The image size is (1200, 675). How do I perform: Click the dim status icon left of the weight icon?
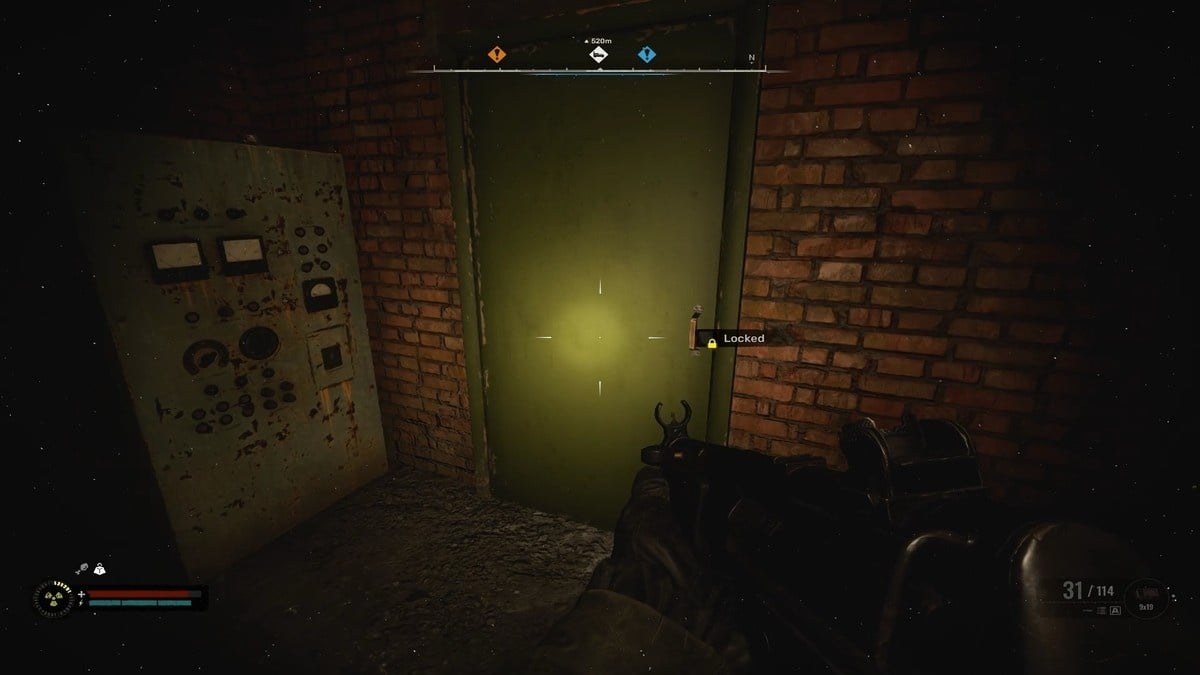coord(82,569)
